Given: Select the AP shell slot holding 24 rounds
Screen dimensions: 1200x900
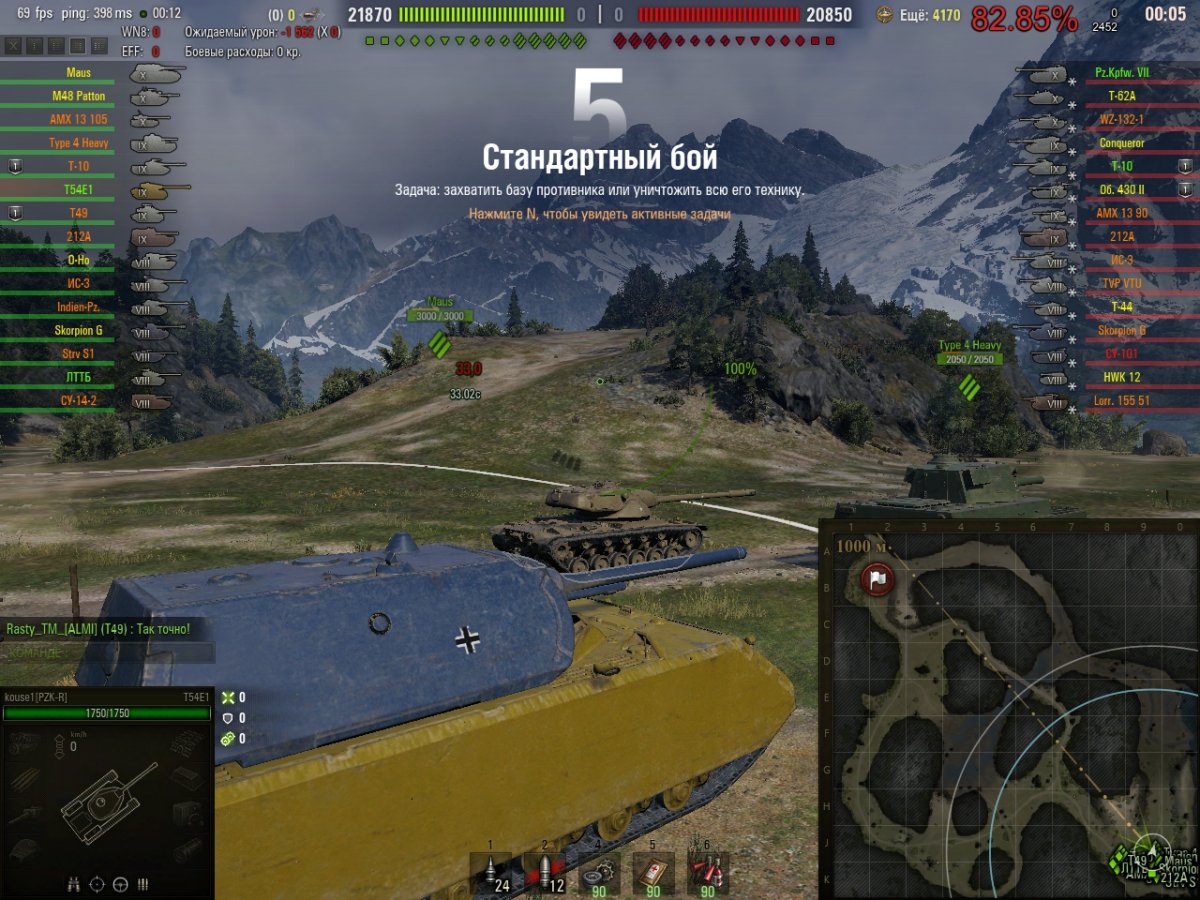Looking at the screenshot, I should 490,873.
